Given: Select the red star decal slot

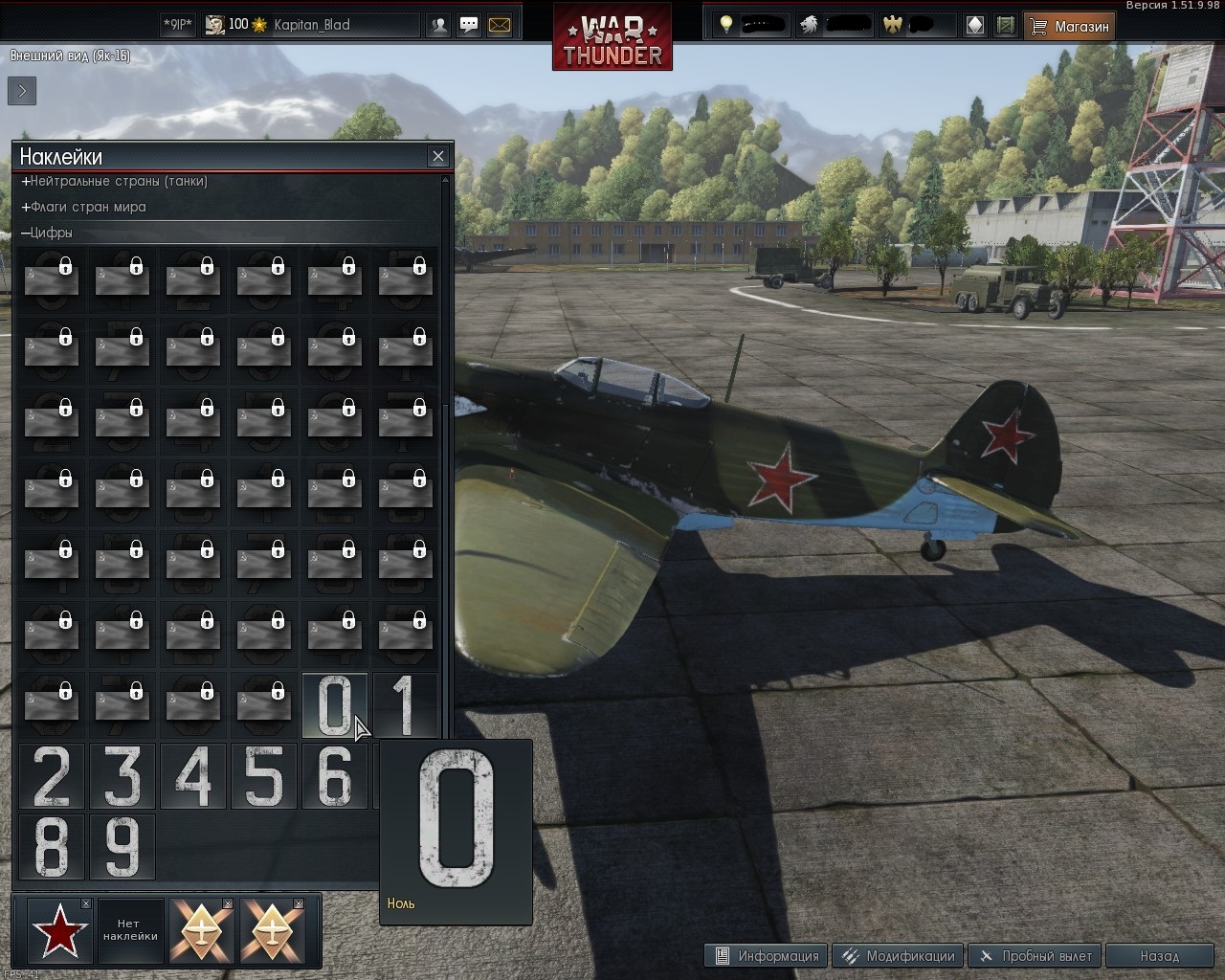Looking at the screenshot, I should (x=59, y=930).
